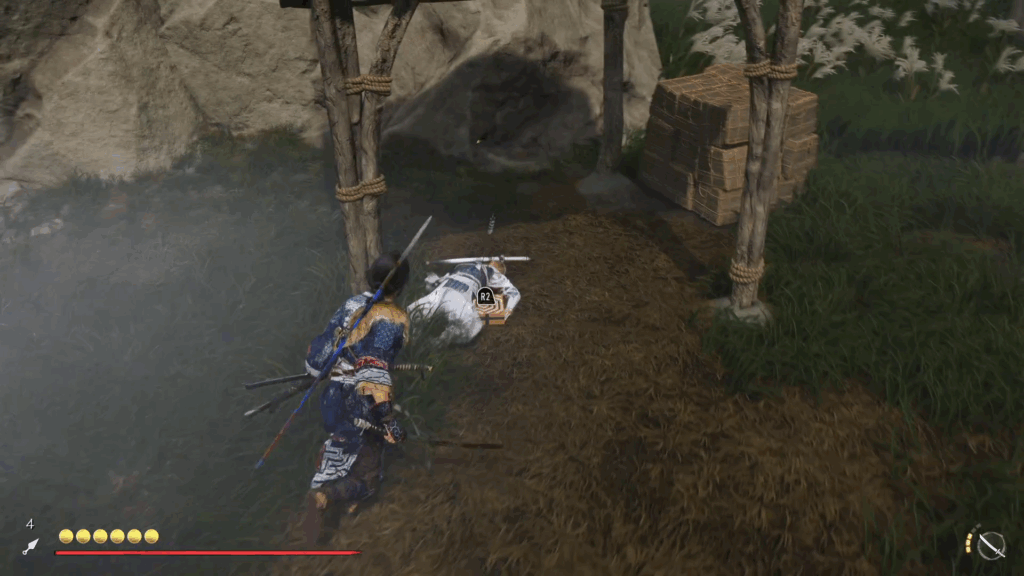The image size is (1024, 576).
Task: Click the katana icon in the circle
Action: [x=990, y=545]
